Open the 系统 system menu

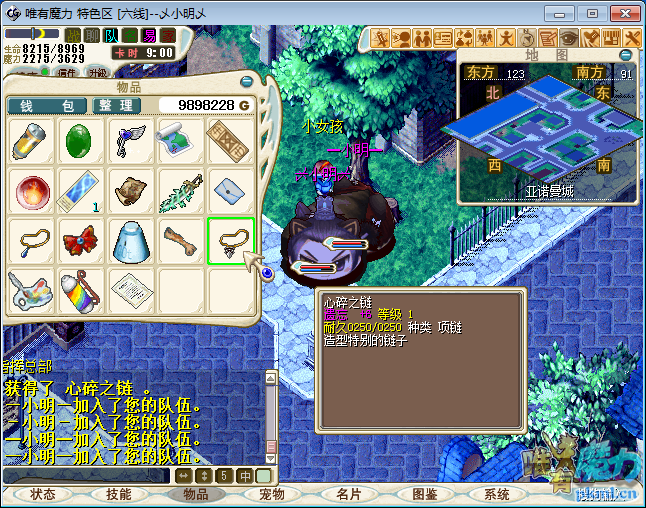(x=497, y=494)
